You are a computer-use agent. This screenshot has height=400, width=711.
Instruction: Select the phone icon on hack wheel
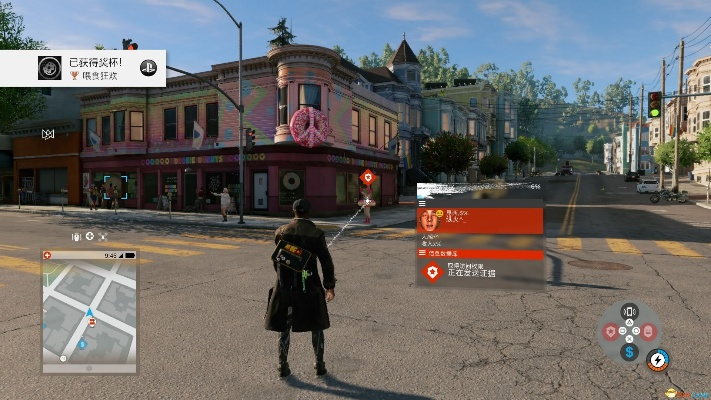click(x=629, y=312)
